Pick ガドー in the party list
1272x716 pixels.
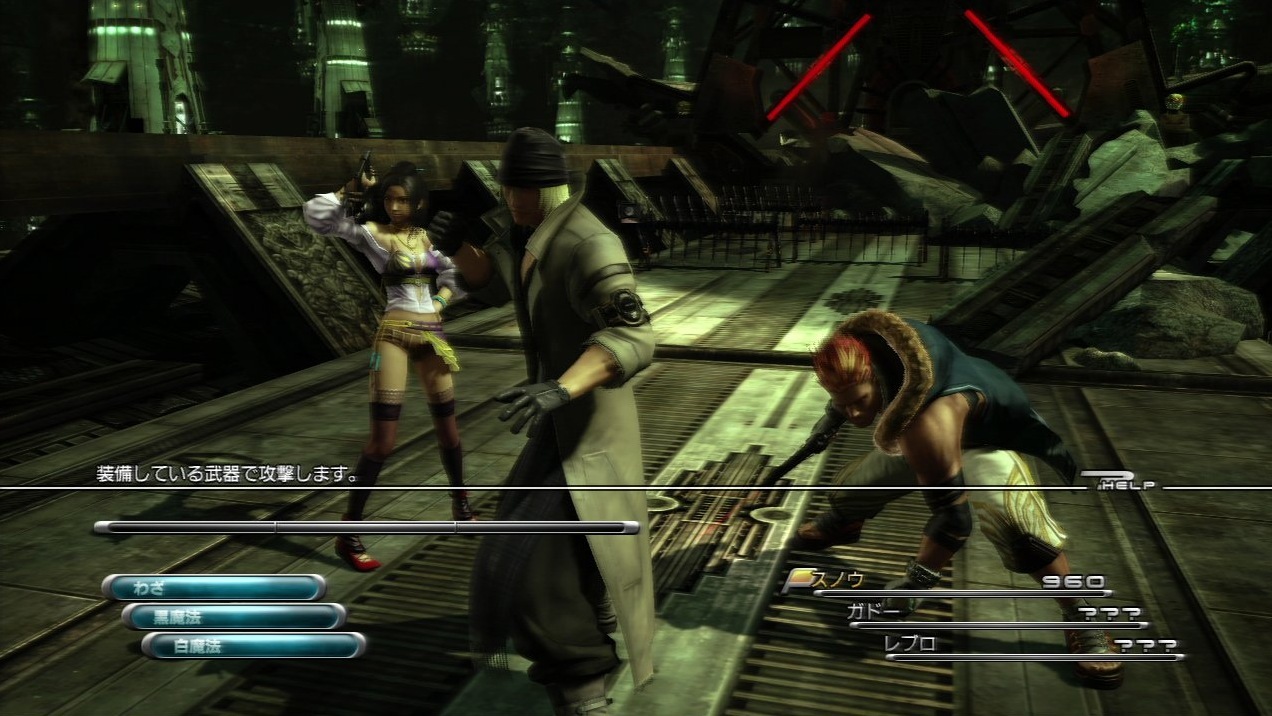tap(873, 612)
